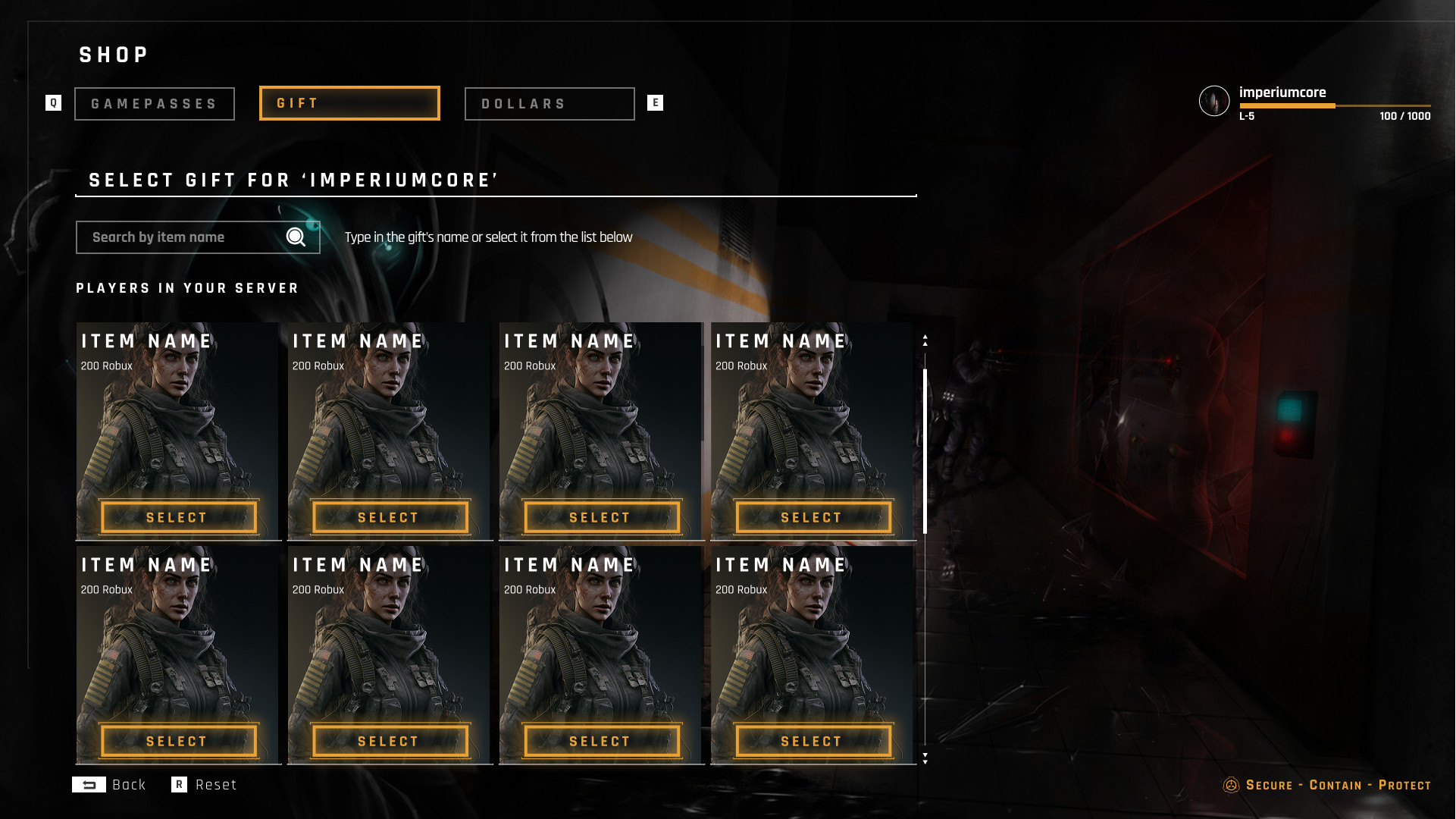Open the Gift tab

tap(349, 103)
